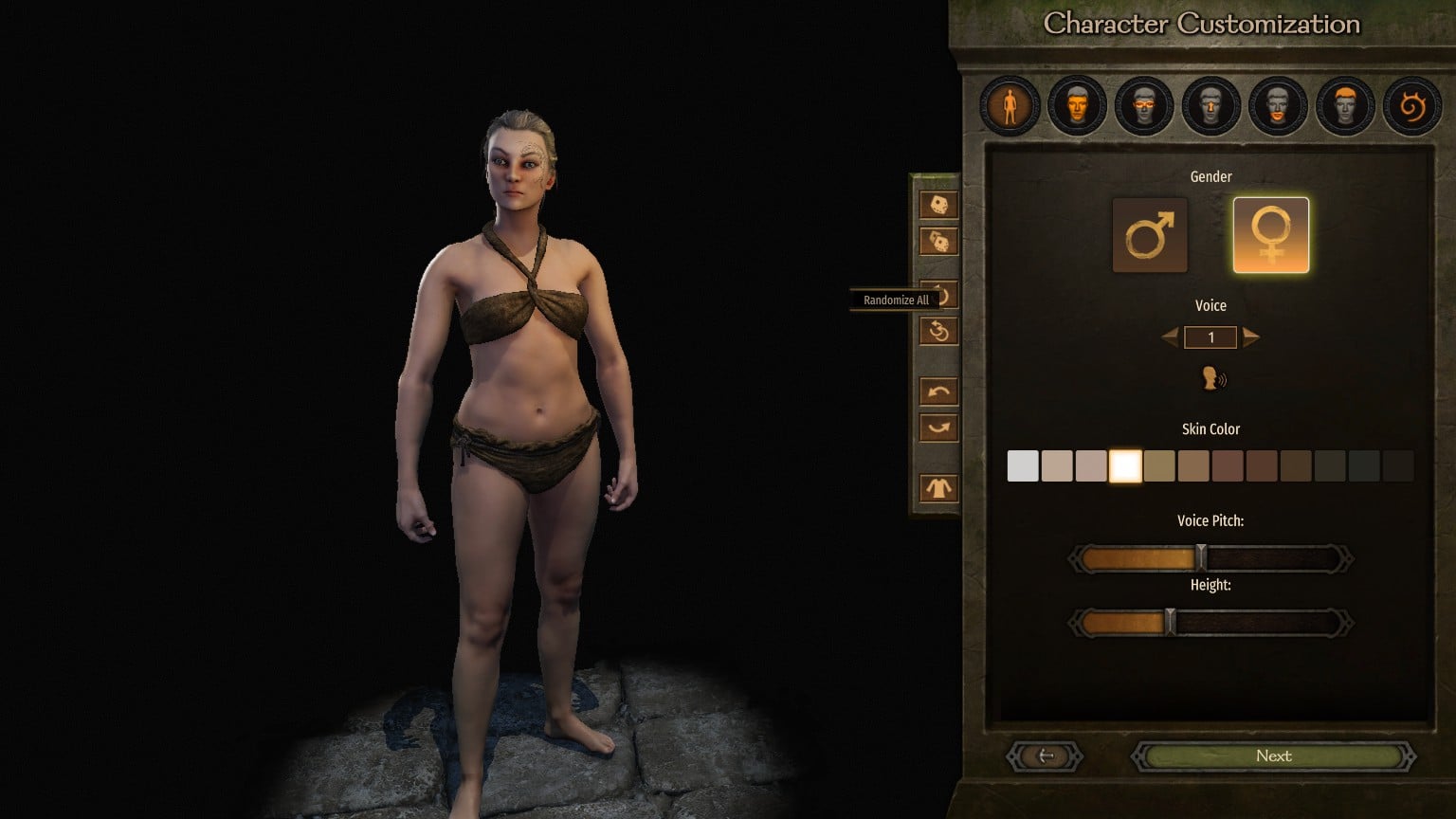Viewport: 1456px width, 819px height.
Task: Click the Voice left arrow
Action: [x=1171, y=337]
